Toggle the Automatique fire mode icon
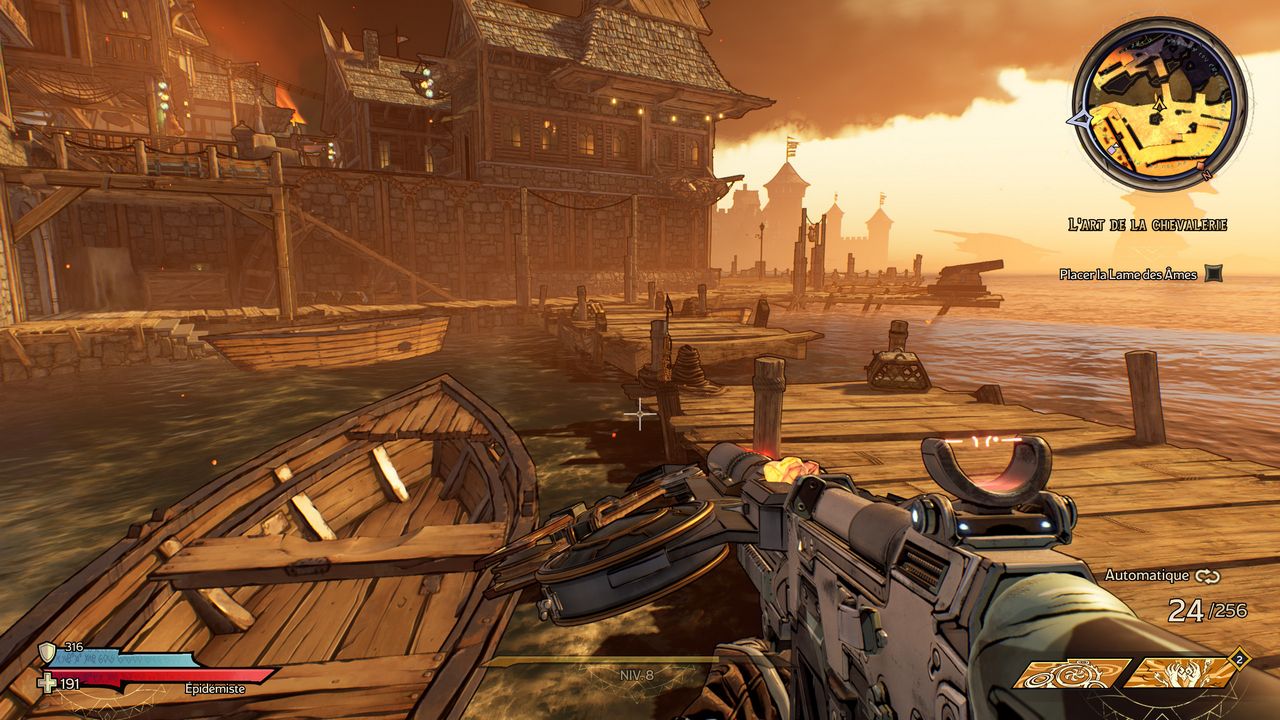 point(1207,576)
